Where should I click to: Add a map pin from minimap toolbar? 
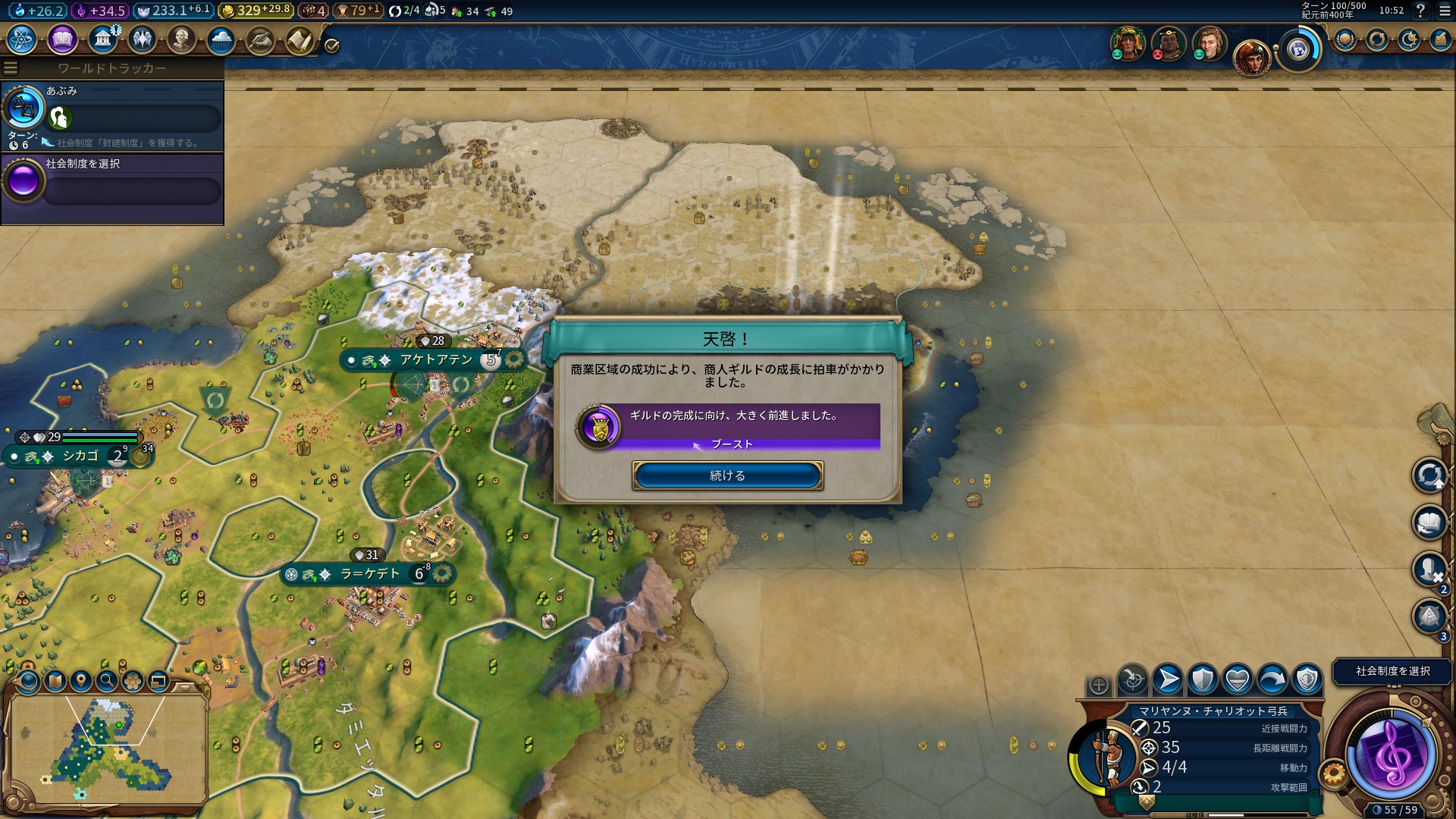81,681
